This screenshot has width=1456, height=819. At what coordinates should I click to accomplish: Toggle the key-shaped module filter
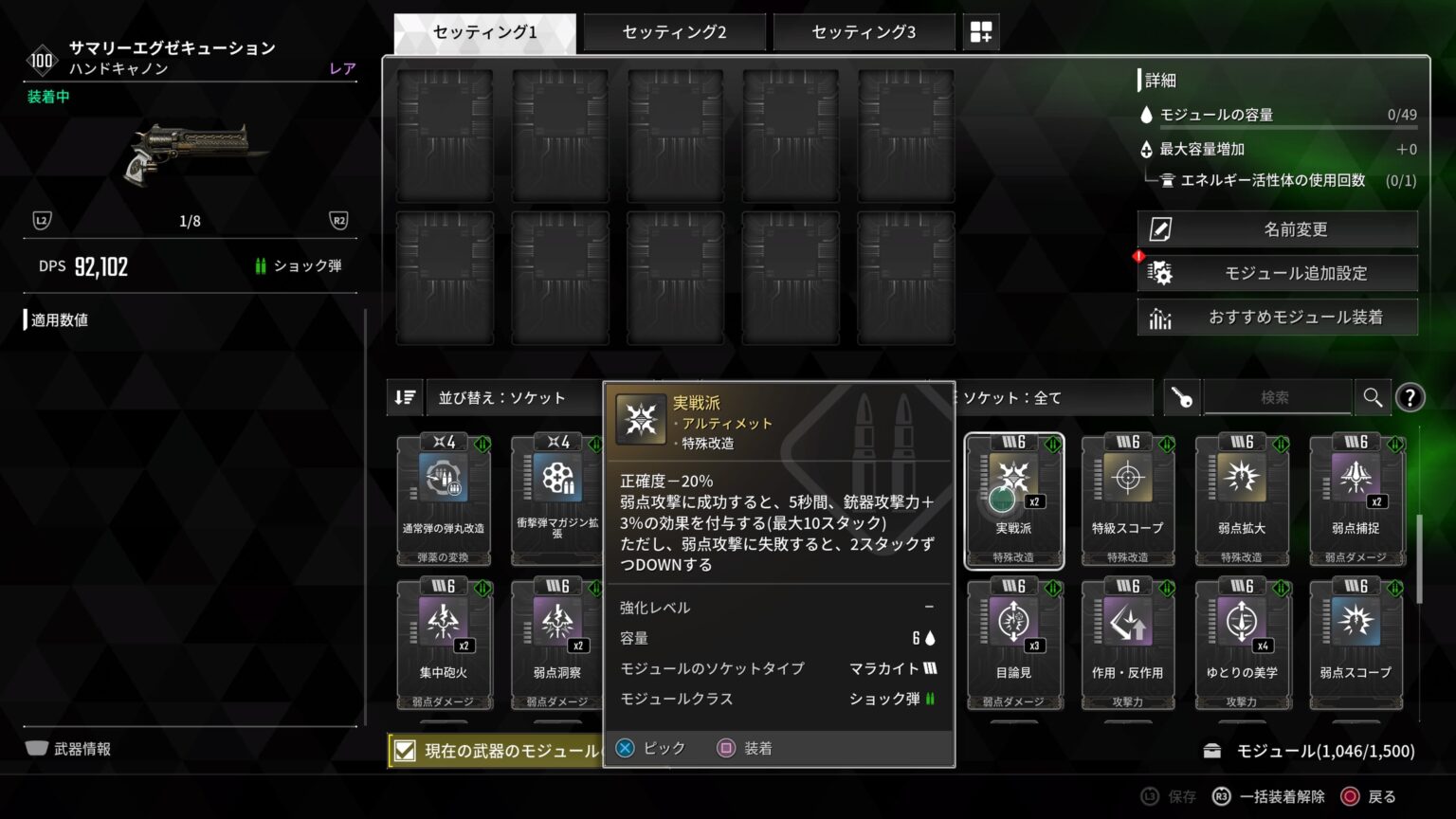coord(1180,397)
